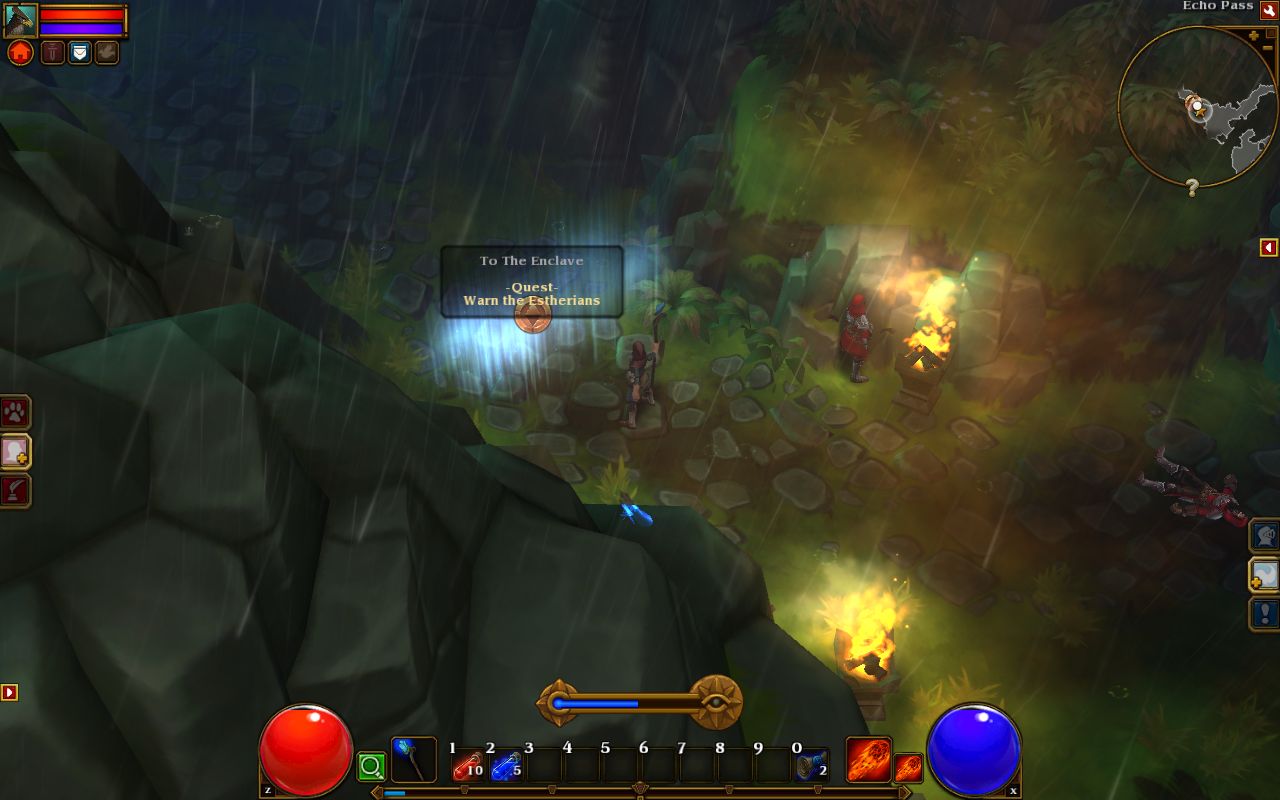
Task: Click the red sword pet stance icon
Action: (53, 52)
